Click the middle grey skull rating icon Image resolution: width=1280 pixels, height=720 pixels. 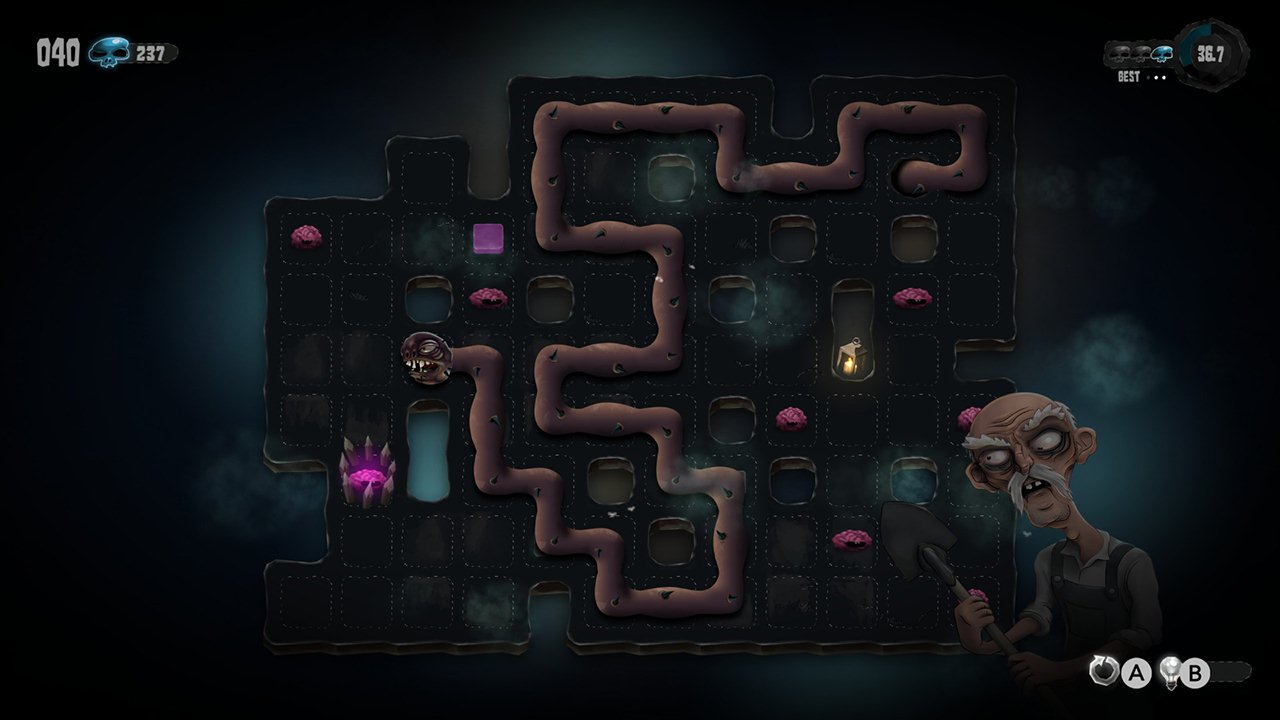point(1141,53)
